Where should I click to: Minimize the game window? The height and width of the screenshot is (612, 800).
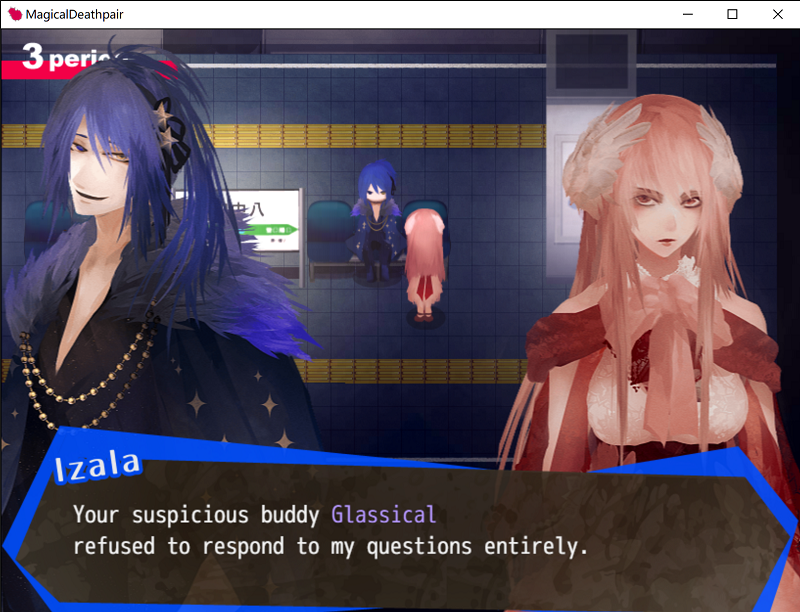tap(687, 14)
